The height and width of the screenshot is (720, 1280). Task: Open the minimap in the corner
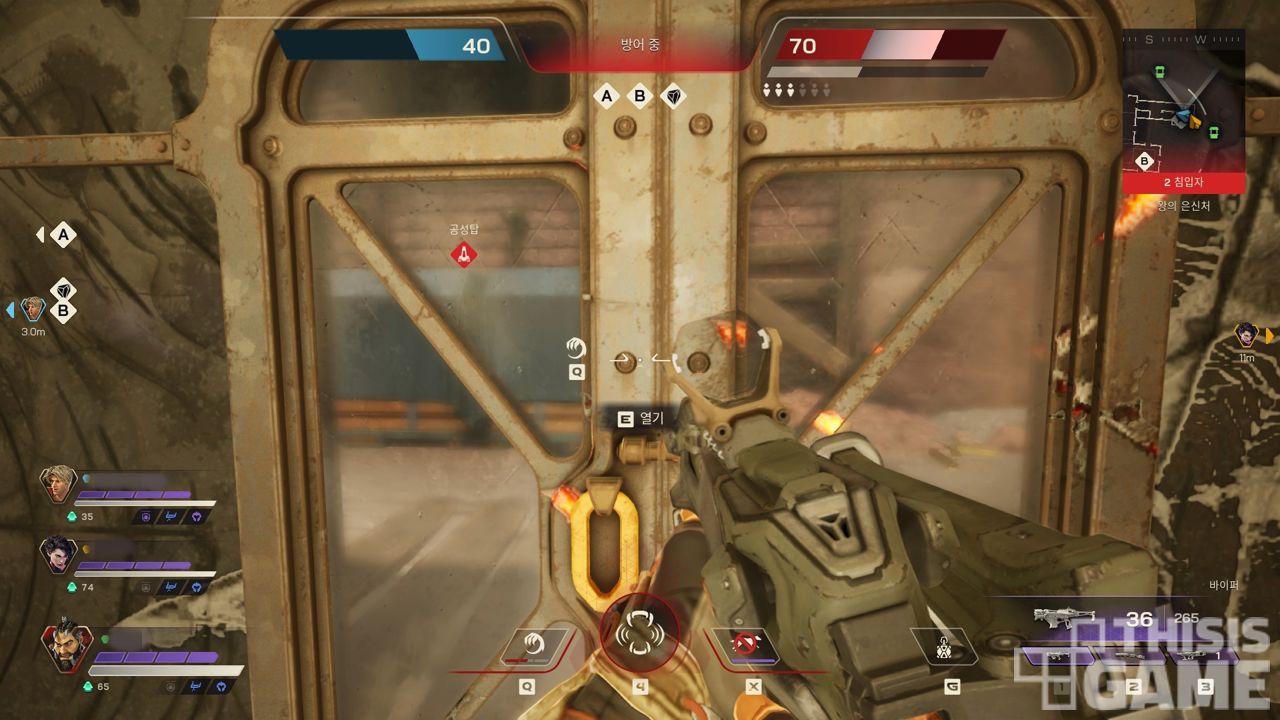pyautogui.click(x=1183, y=108)
